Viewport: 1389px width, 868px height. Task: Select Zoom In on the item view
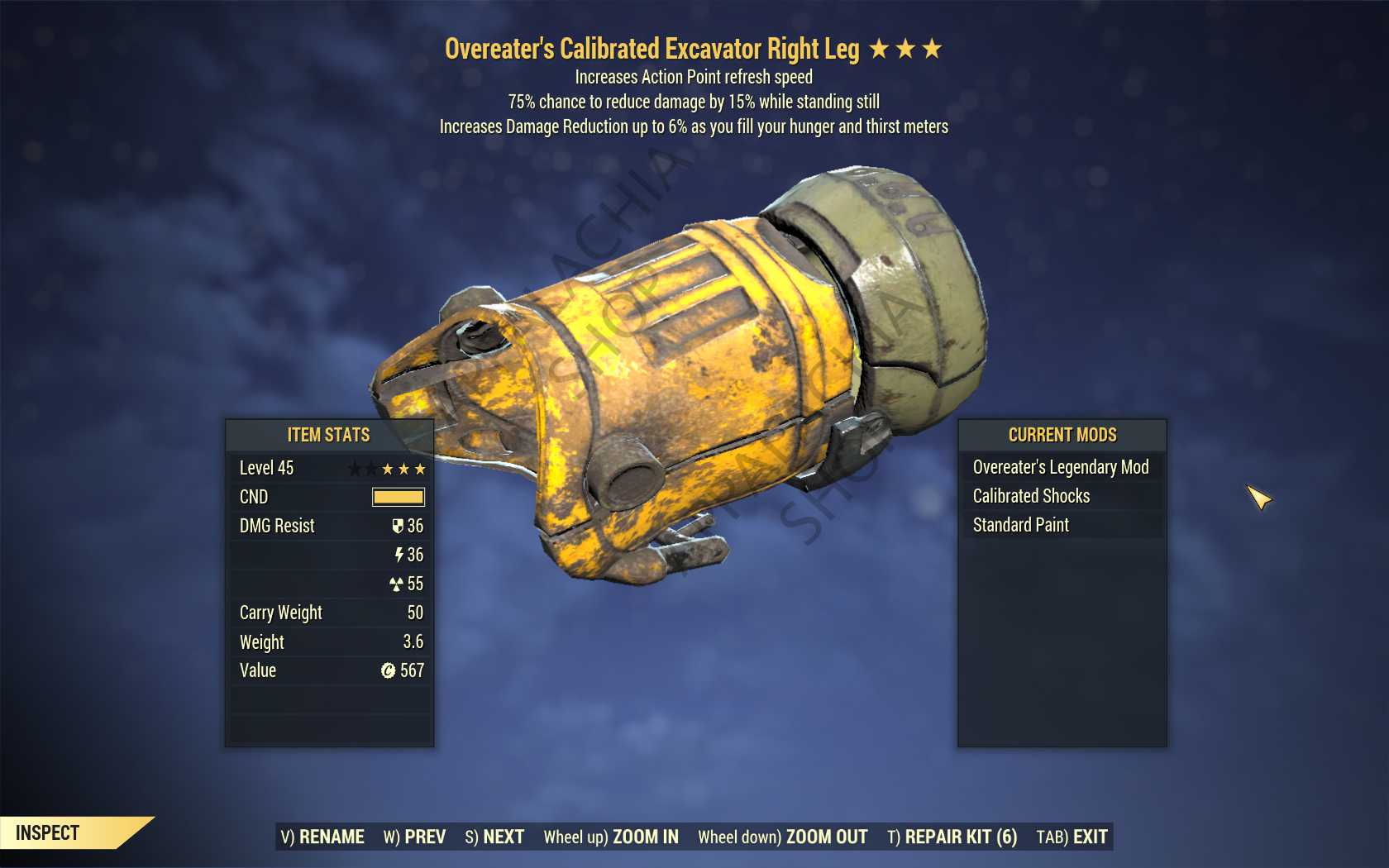(611, 837)
